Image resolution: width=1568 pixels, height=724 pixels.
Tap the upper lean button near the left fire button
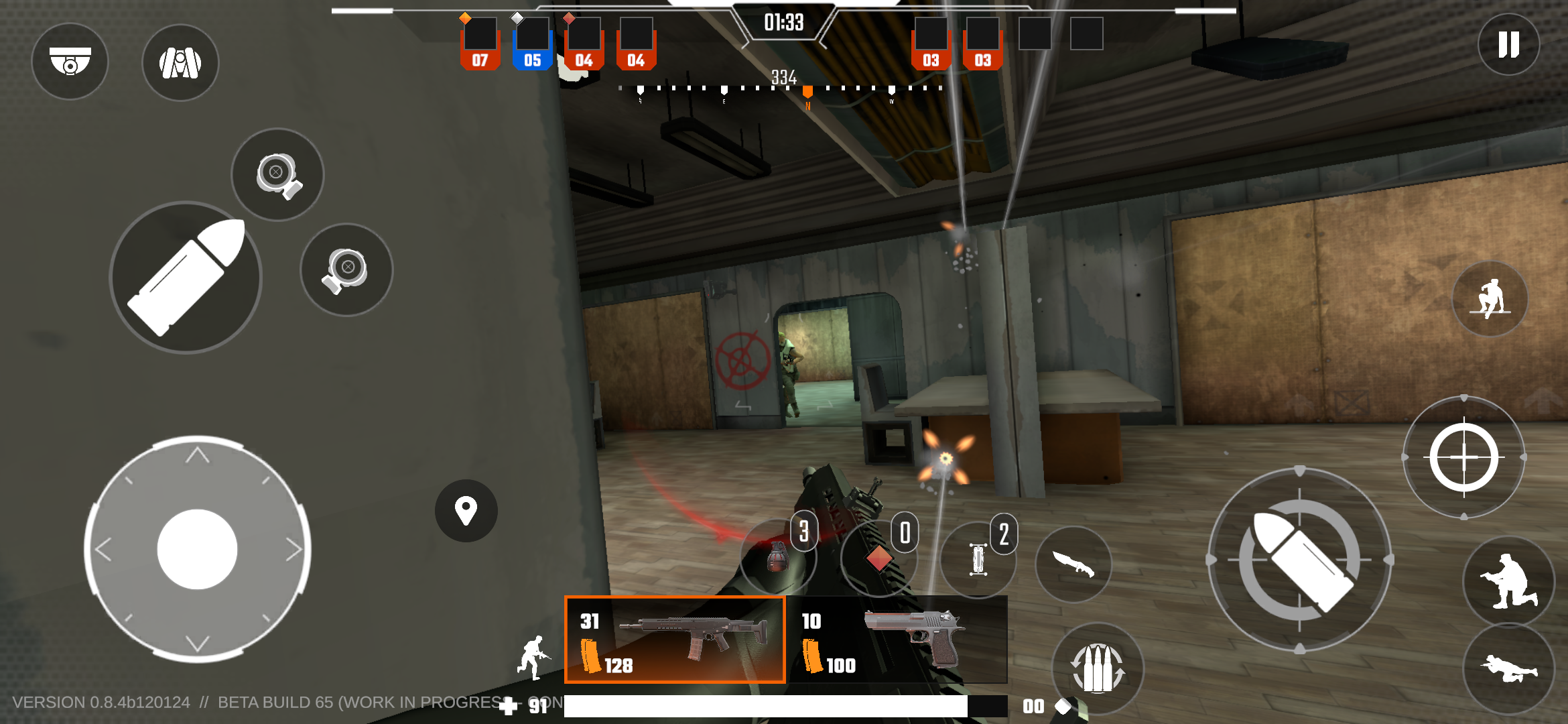click(x=277, y=175)
